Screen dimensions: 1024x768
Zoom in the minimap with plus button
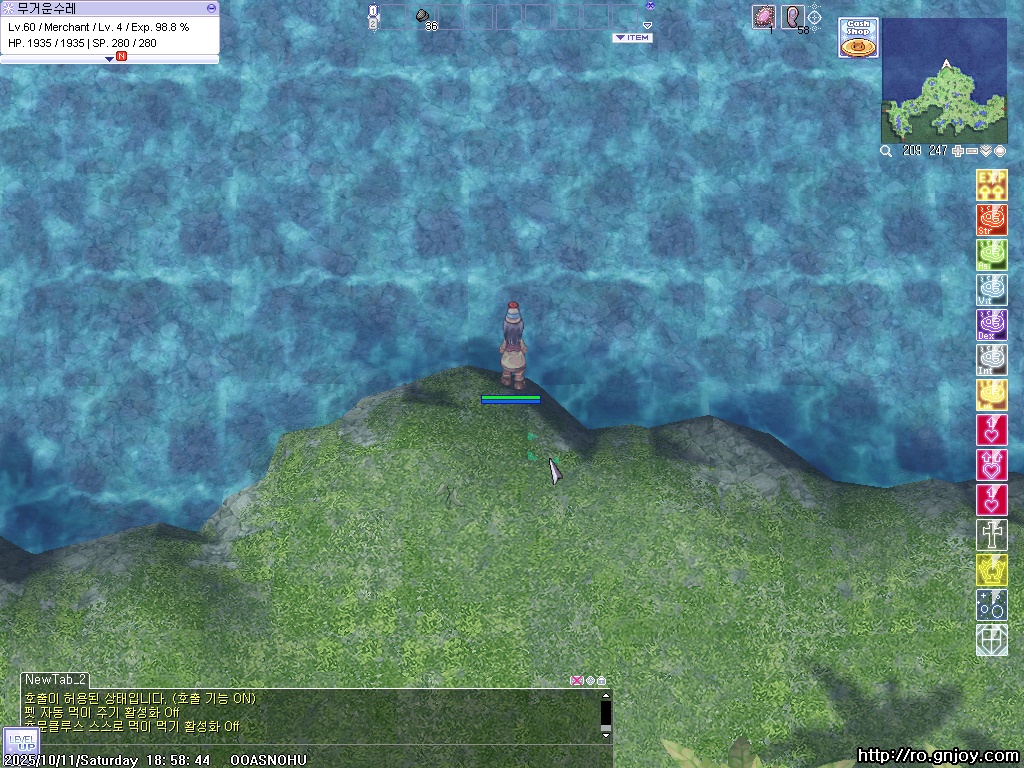pos(958,151)
